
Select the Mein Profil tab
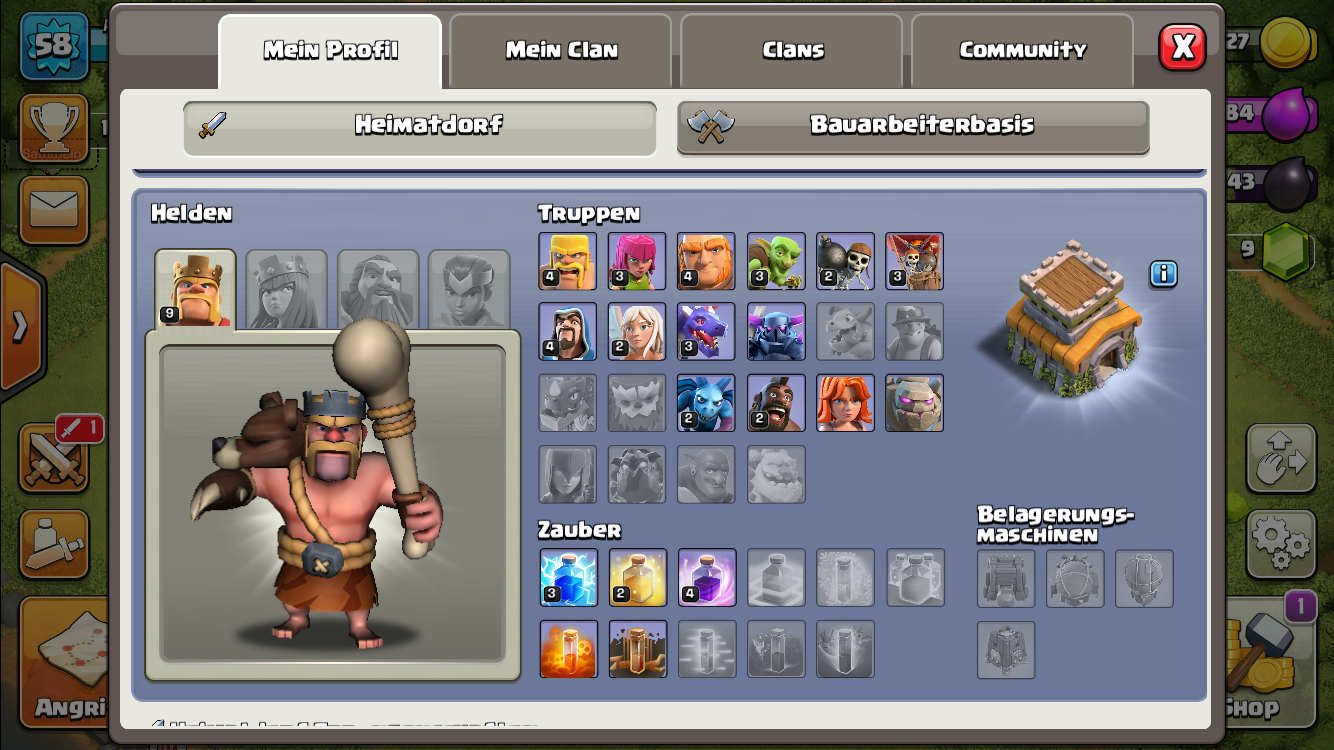click(x=330, y=50)
